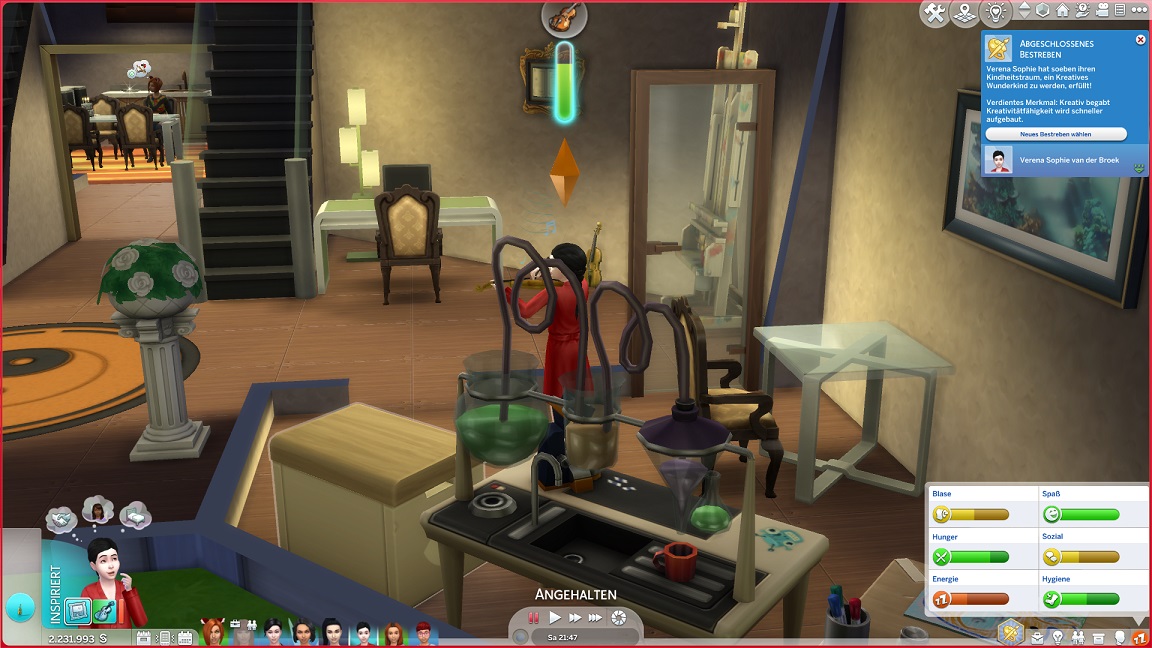Open the skills lightbulb panel
1152x648 pixels.
1058,637
